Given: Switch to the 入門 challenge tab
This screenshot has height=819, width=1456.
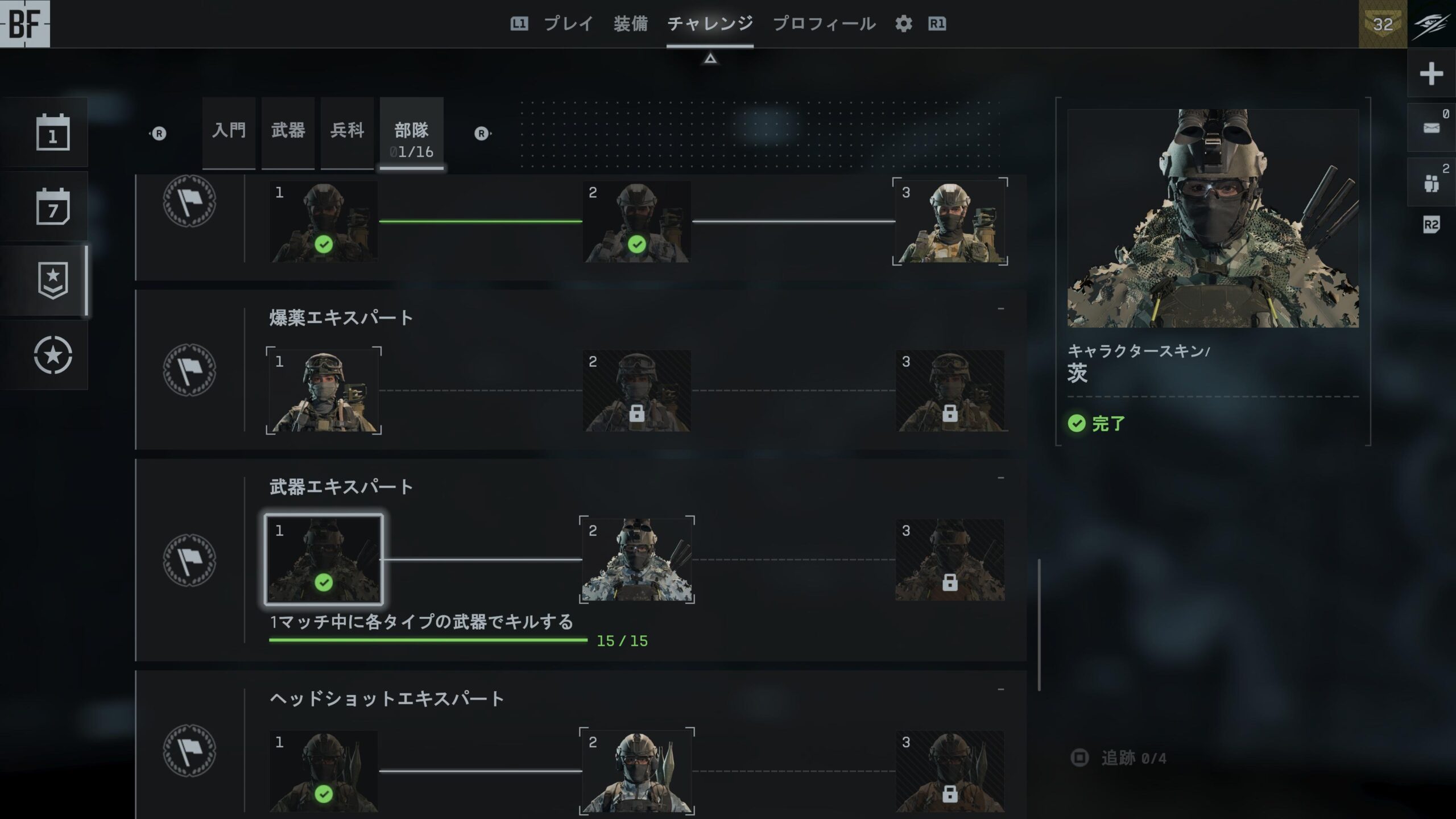Looking at the screenshot, I should (229, 132).
